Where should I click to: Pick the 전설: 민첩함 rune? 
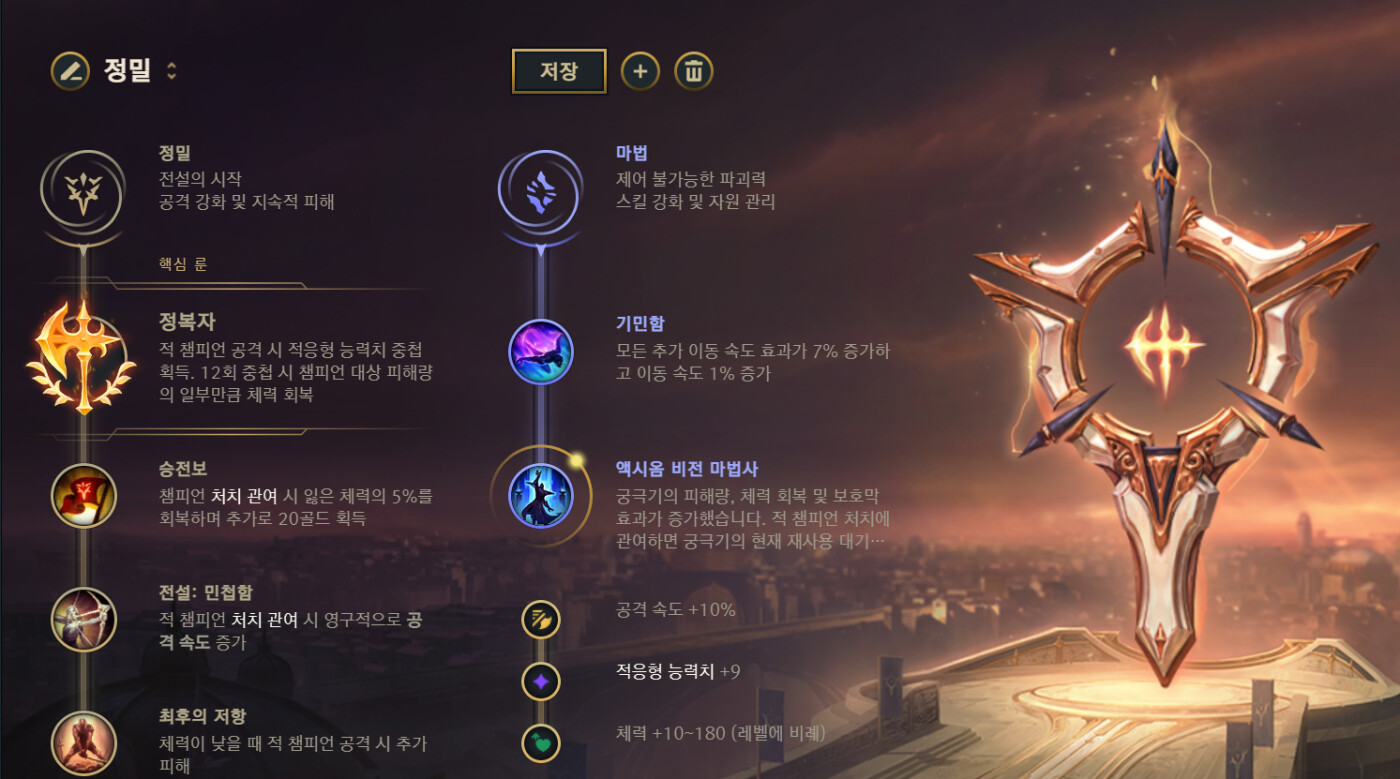[x=84, y=620]
